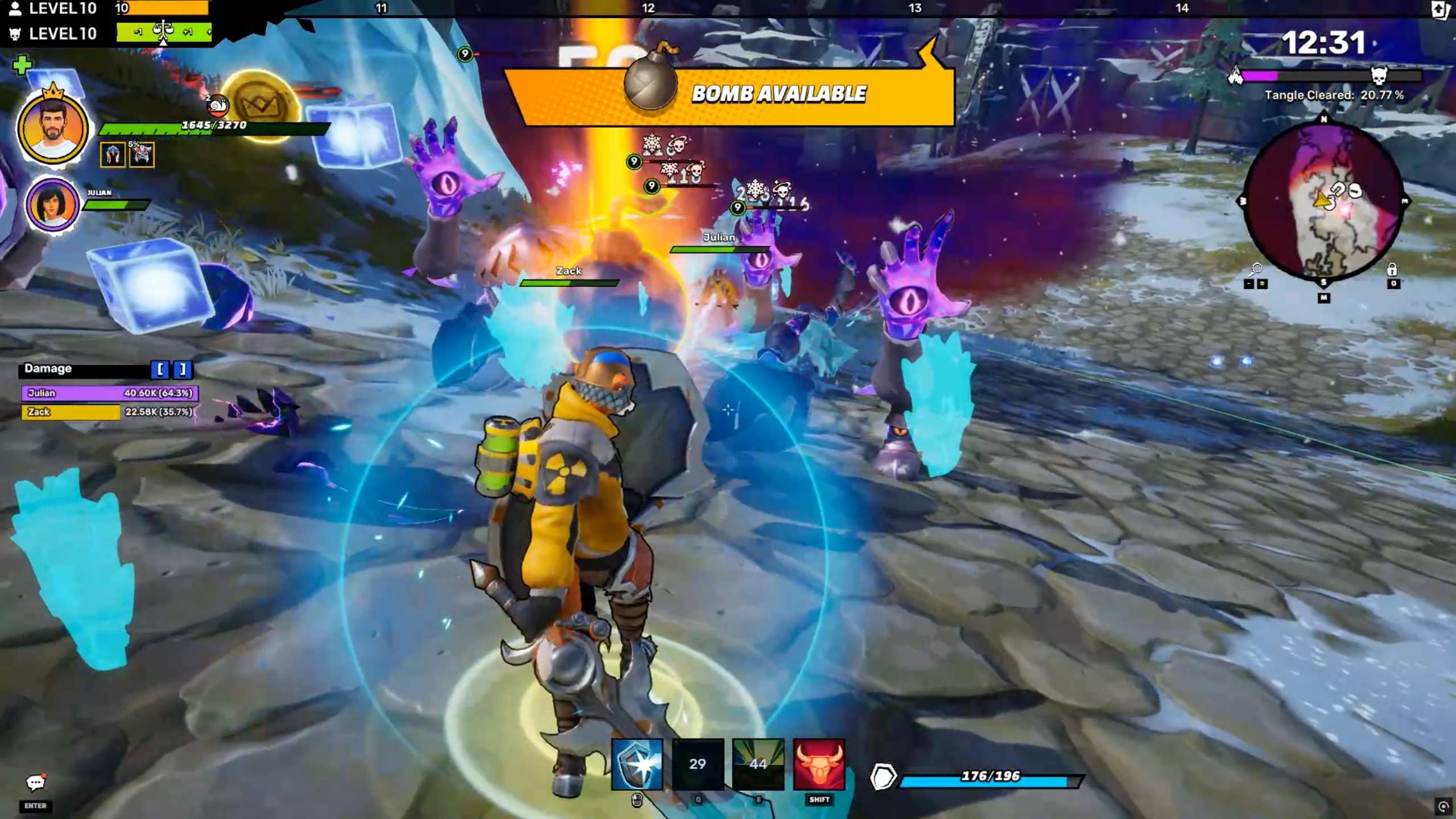Toggle the minimap padlock icon

(x=1392, y=269)
